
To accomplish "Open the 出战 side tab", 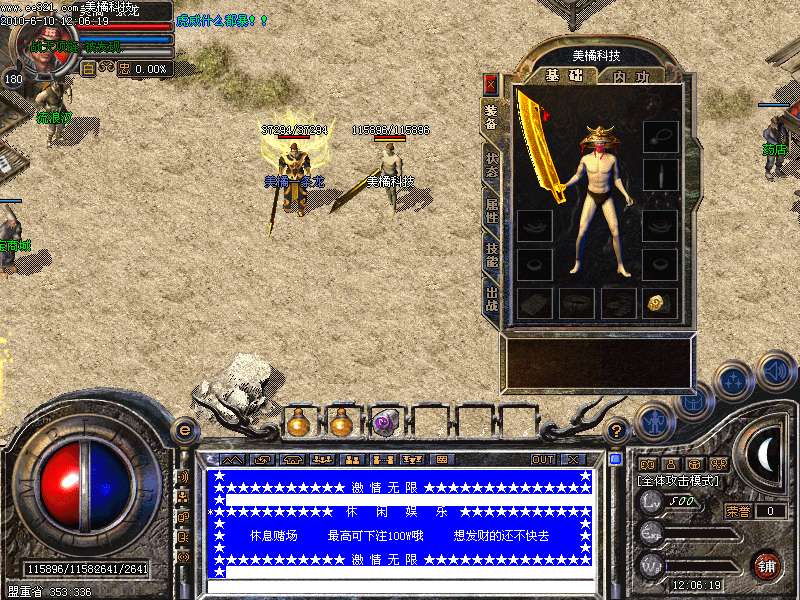I will click(x=491, y=298).
